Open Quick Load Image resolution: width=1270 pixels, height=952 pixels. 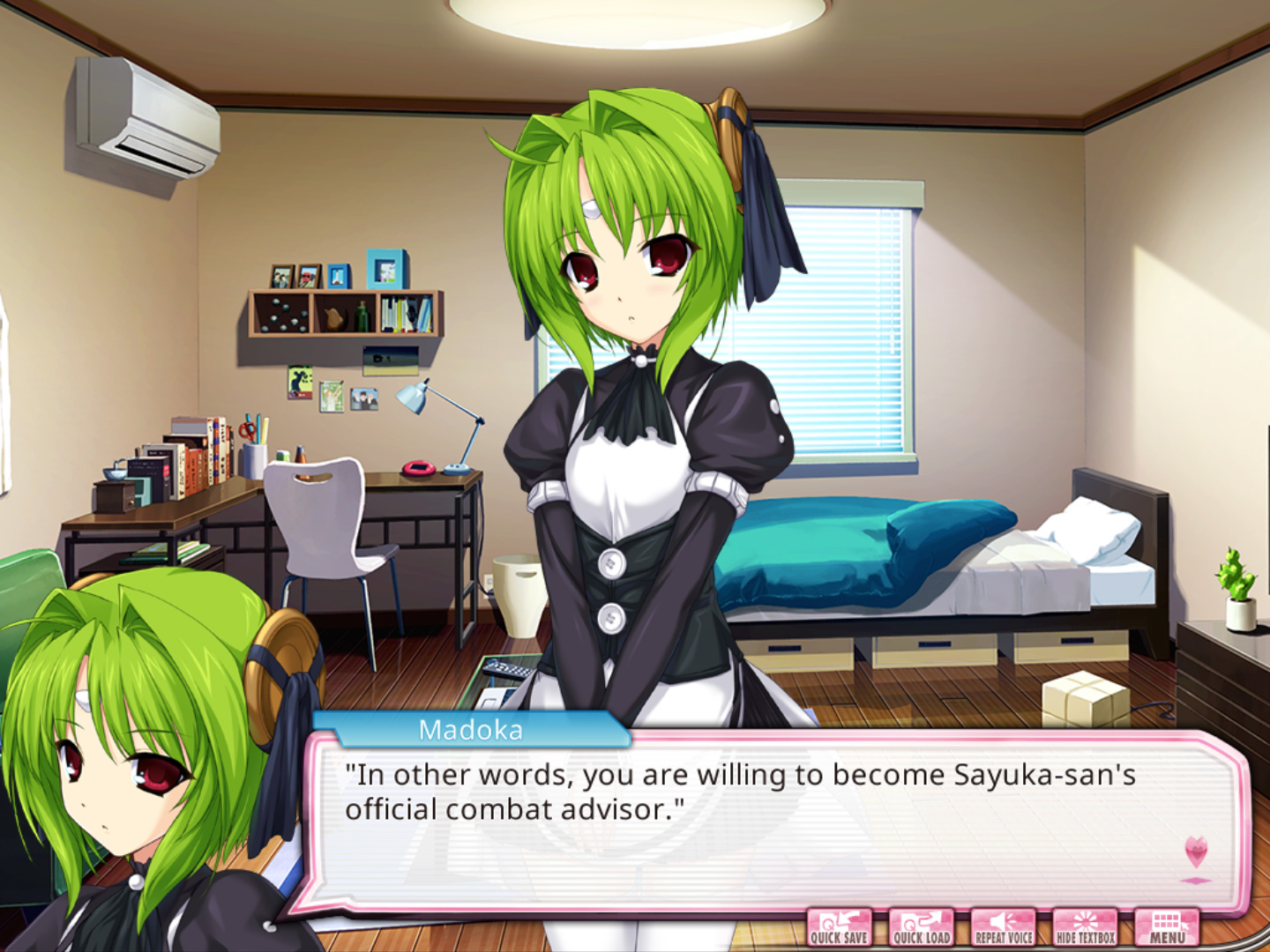tap(922, 928)
